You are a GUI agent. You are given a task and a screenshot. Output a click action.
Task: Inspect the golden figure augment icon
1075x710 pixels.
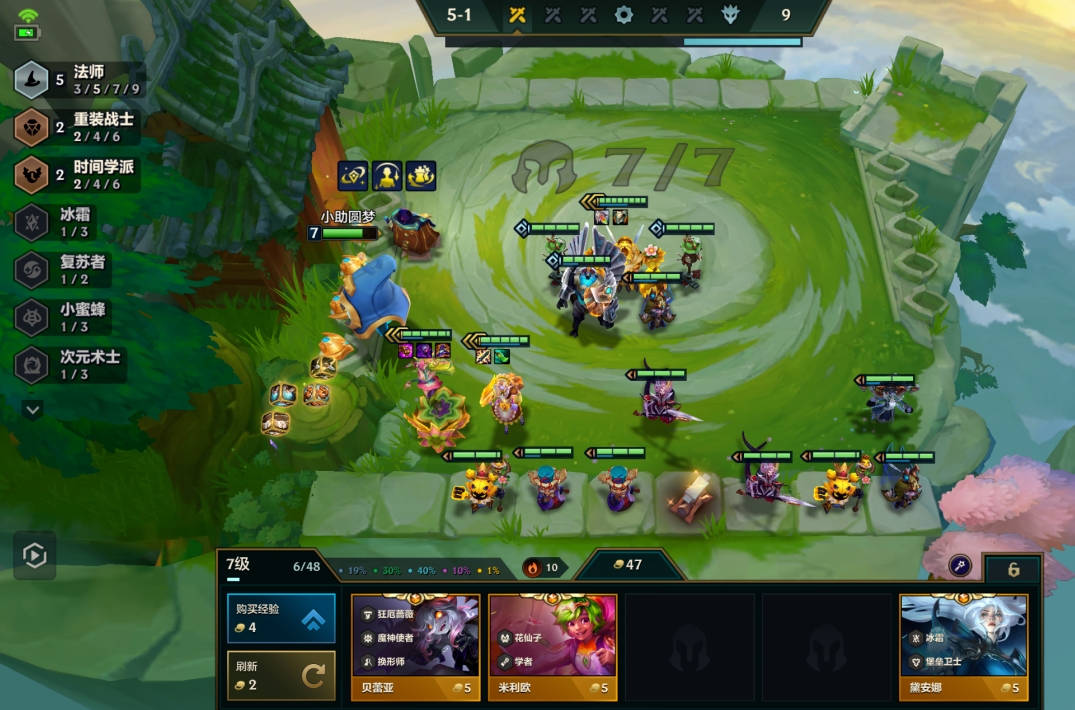point(386,176)
